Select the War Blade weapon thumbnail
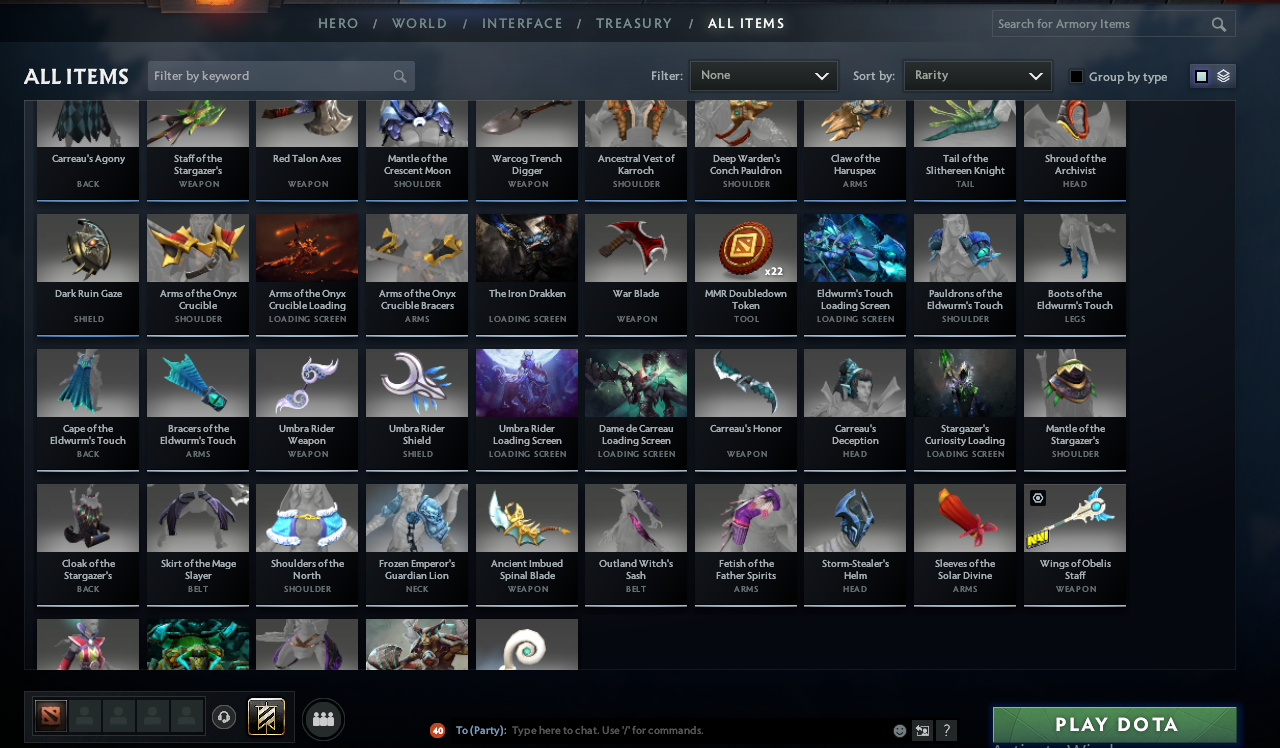This screenshot has width=1280, height=748. 635,247
